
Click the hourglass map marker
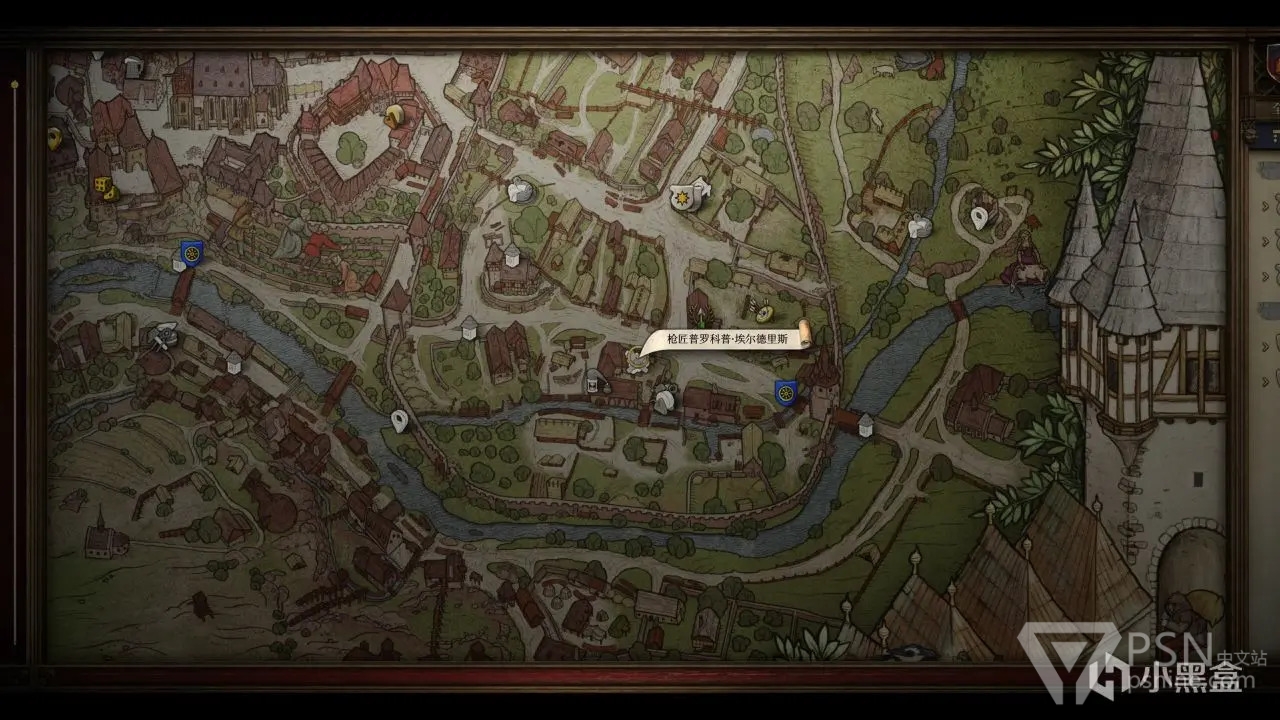[x=595, y=382]
